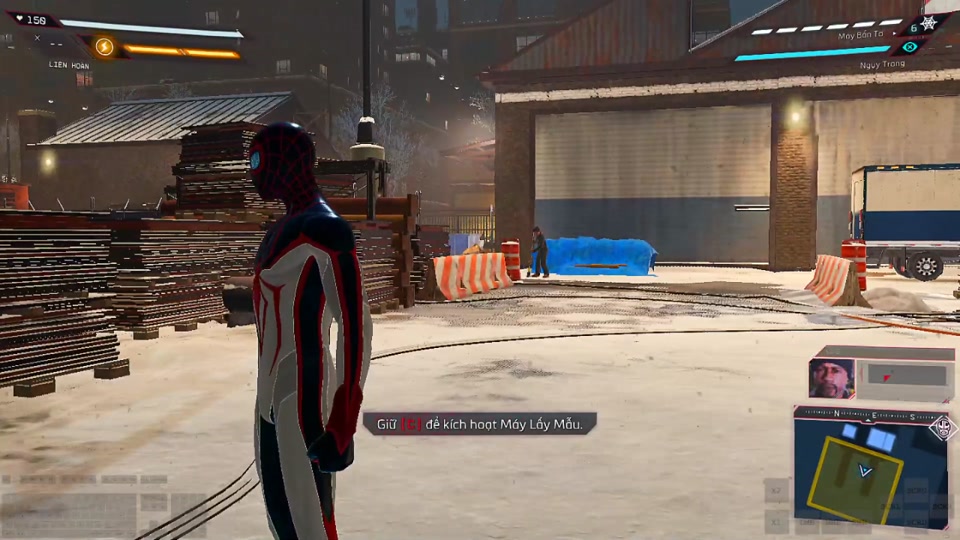The image size is (960, 540).
Task: Select the web-shooter gadget icon
Action: pyautogui.click(x=927, y=22)
